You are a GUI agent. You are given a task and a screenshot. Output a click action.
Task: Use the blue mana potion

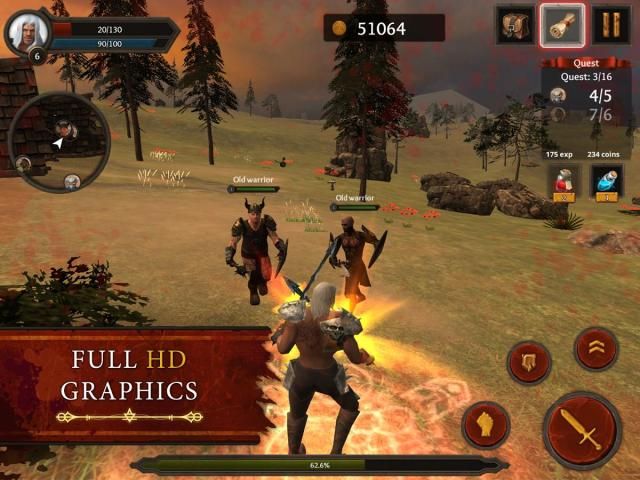(607, 181)
